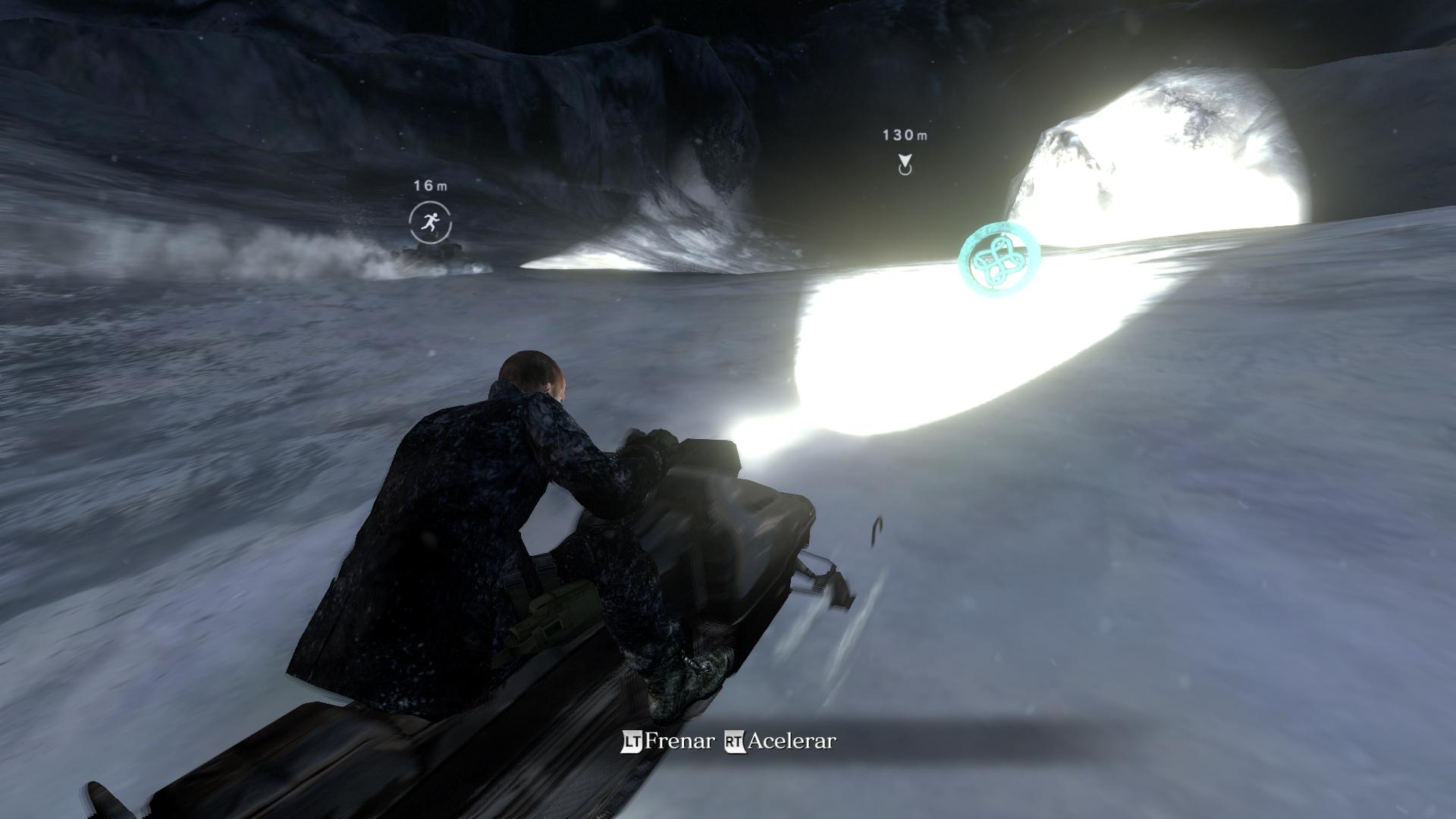
Task: Select the partner running-man marker
Action: click(x=430, y=222)
